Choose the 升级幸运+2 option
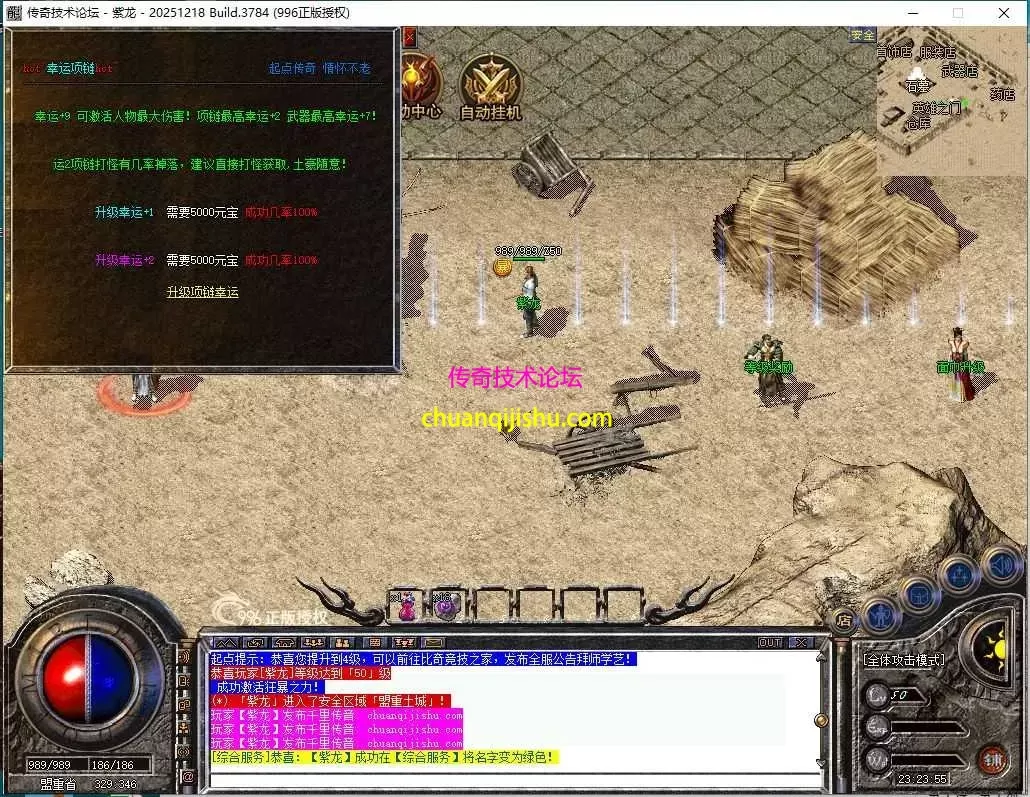Image resolution: width=1030 pixels, height=797 pixels. tap(124, 260)
